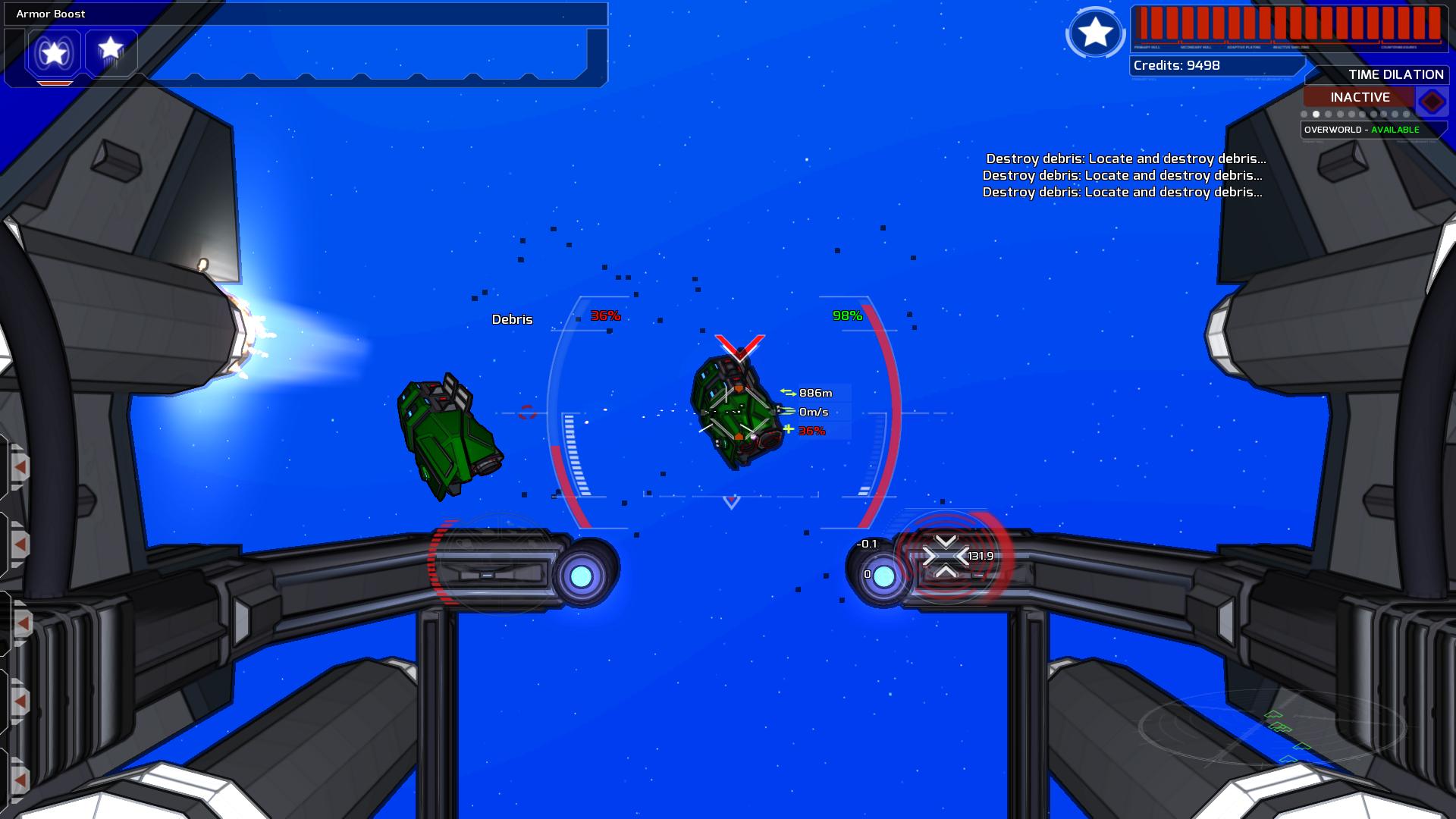Select the Destroy debris objective tracker

pos(1123,175)
